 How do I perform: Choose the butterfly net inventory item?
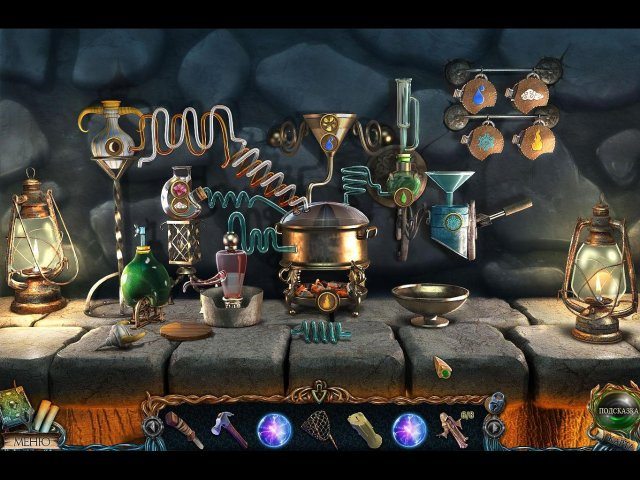tap(319, 428)
